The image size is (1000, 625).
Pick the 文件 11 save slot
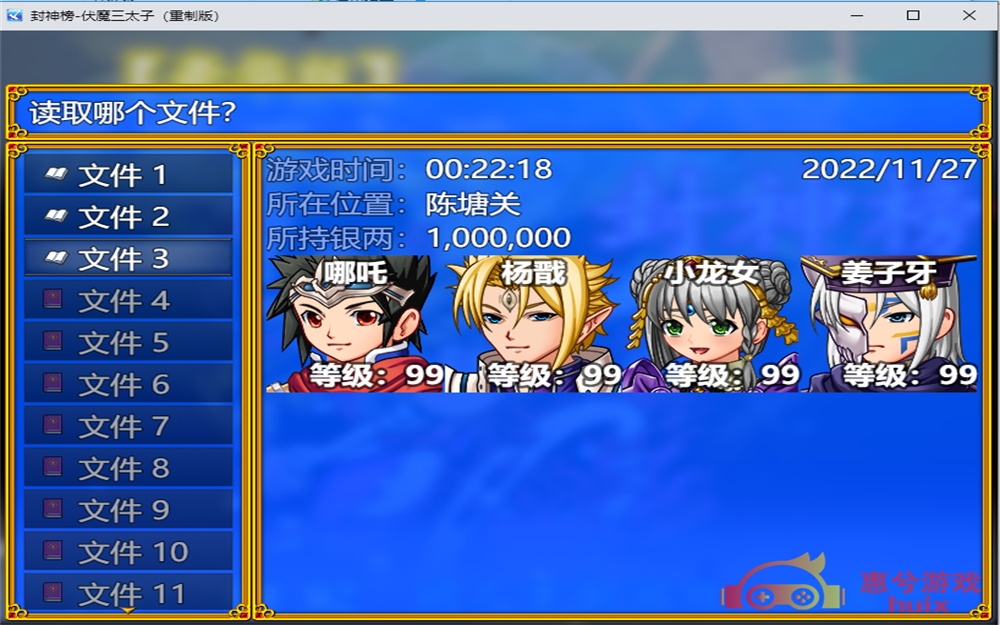tap(128, 592)
